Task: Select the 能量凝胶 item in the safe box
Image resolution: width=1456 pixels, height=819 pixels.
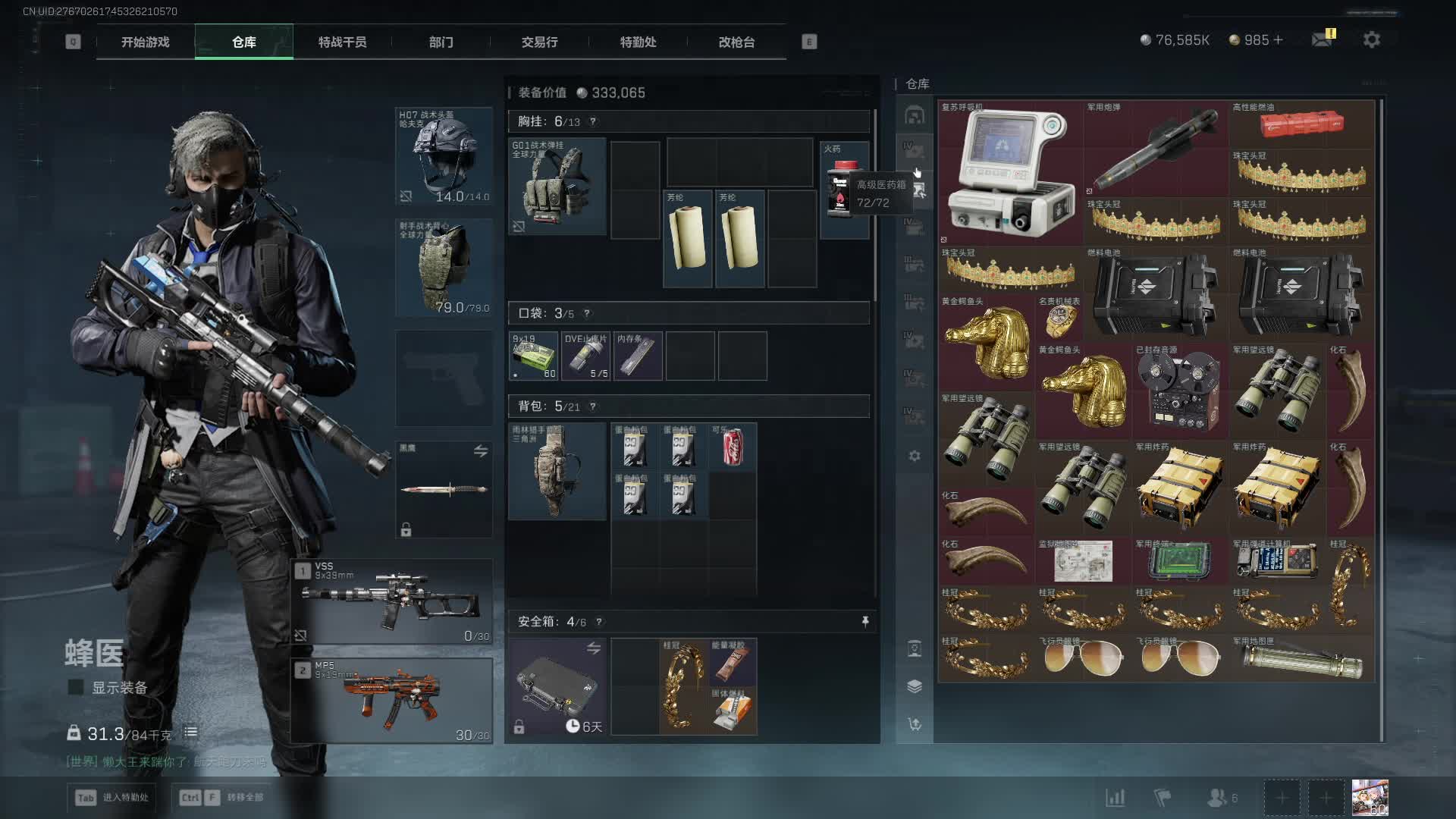Action: [733, 662]
